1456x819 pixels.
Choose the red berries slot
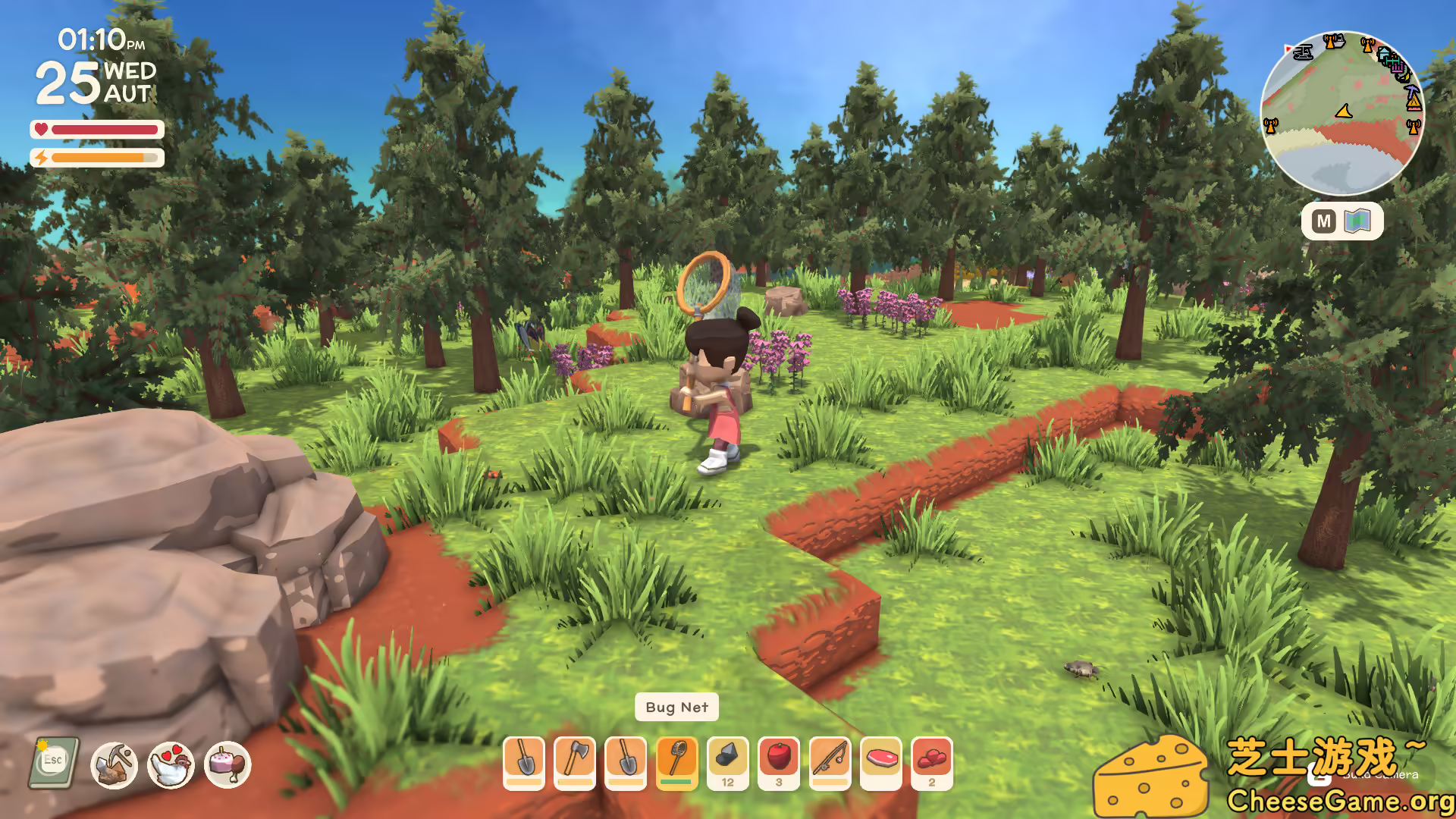932,762
